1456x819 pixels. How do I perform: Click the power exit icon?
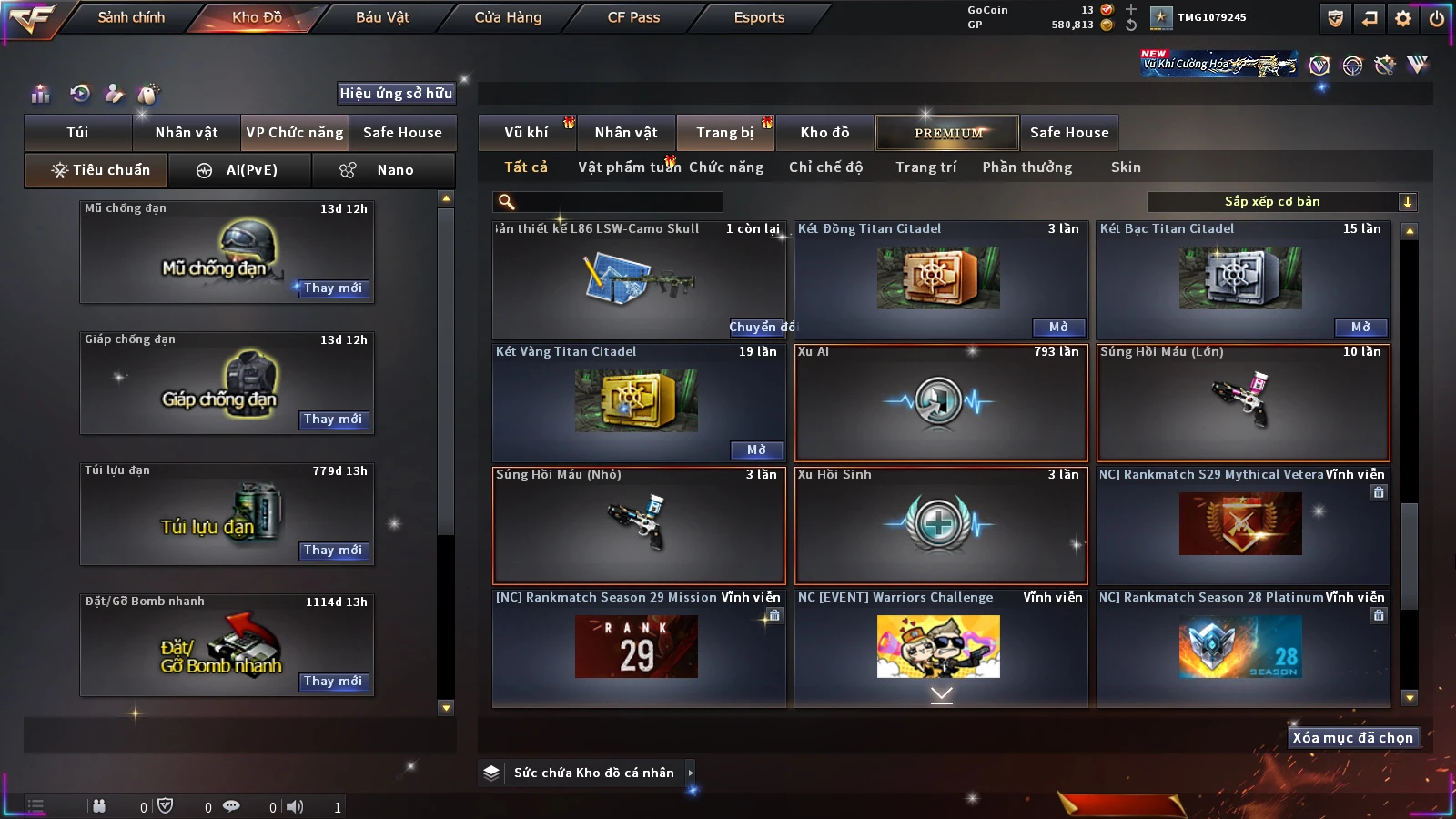point(1437,18)
